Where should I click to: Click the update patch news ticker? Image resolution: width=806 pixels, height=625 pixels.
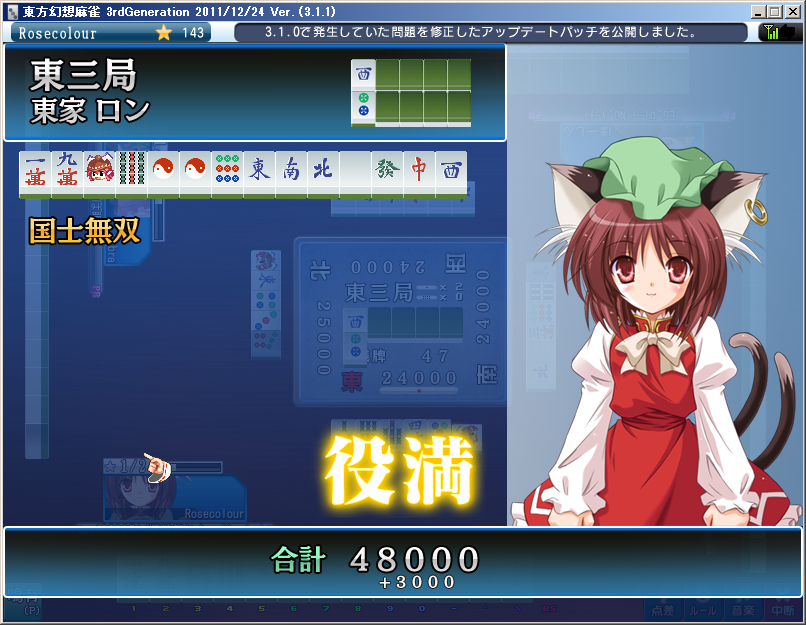tap(490, 32)
